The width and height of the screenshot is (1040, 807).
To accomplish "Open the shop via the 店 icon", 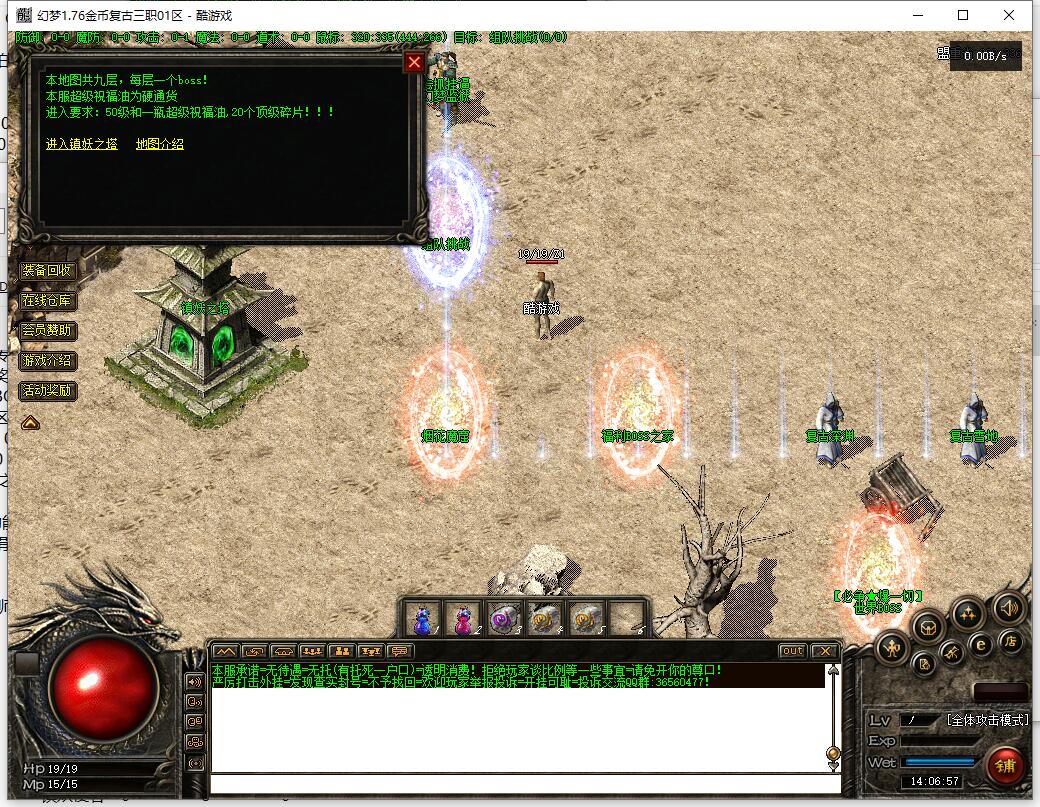I will (x=1010, y=643).
